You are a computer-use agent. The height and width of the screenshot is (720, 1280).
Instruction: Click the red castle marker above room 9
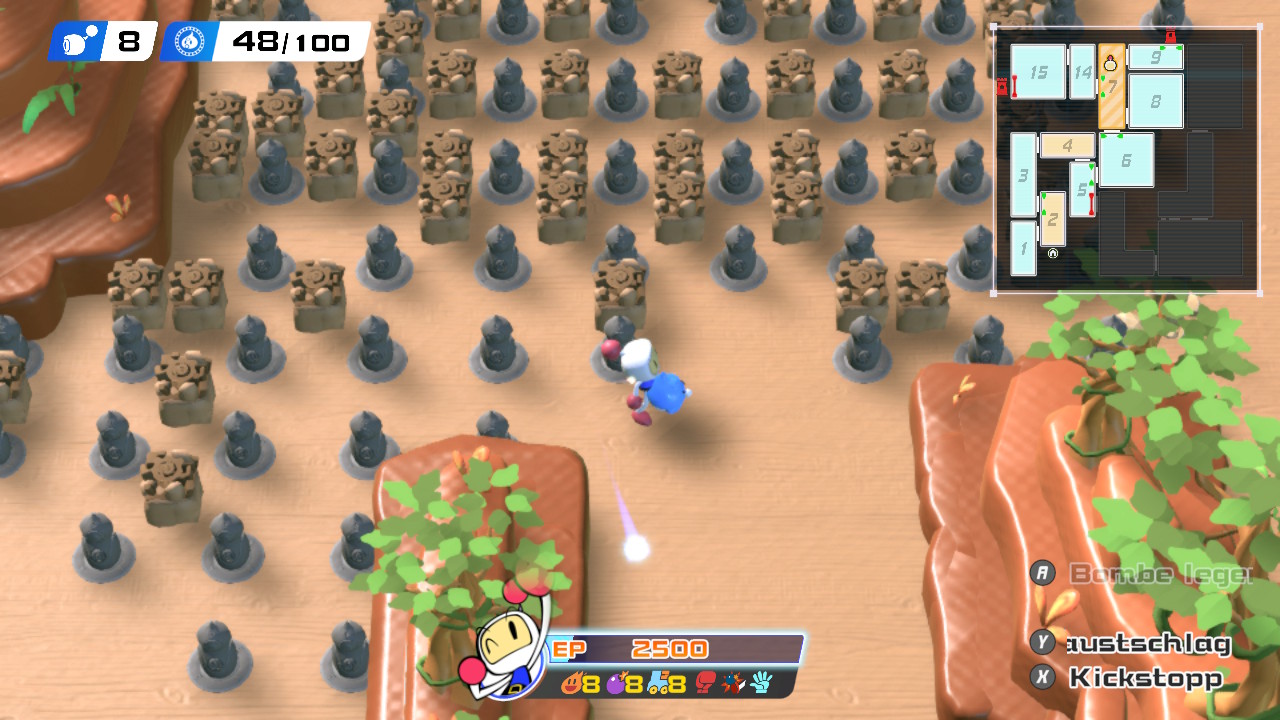pos(1170,37)
